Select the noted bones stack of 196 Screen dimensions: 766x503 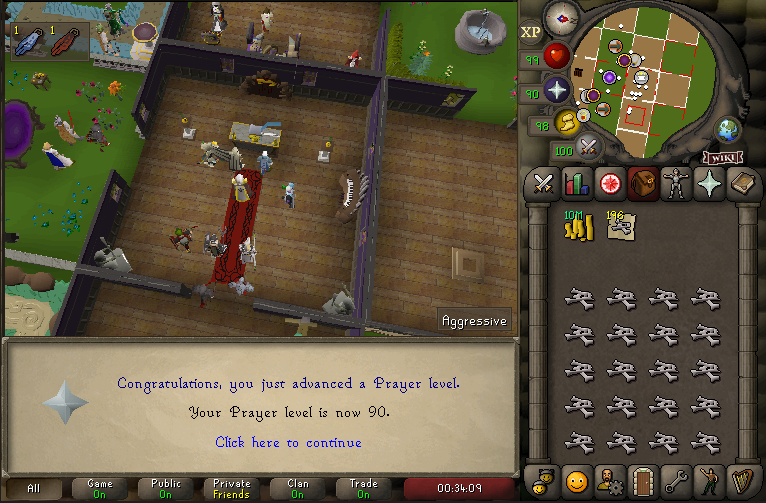(620, 227)
